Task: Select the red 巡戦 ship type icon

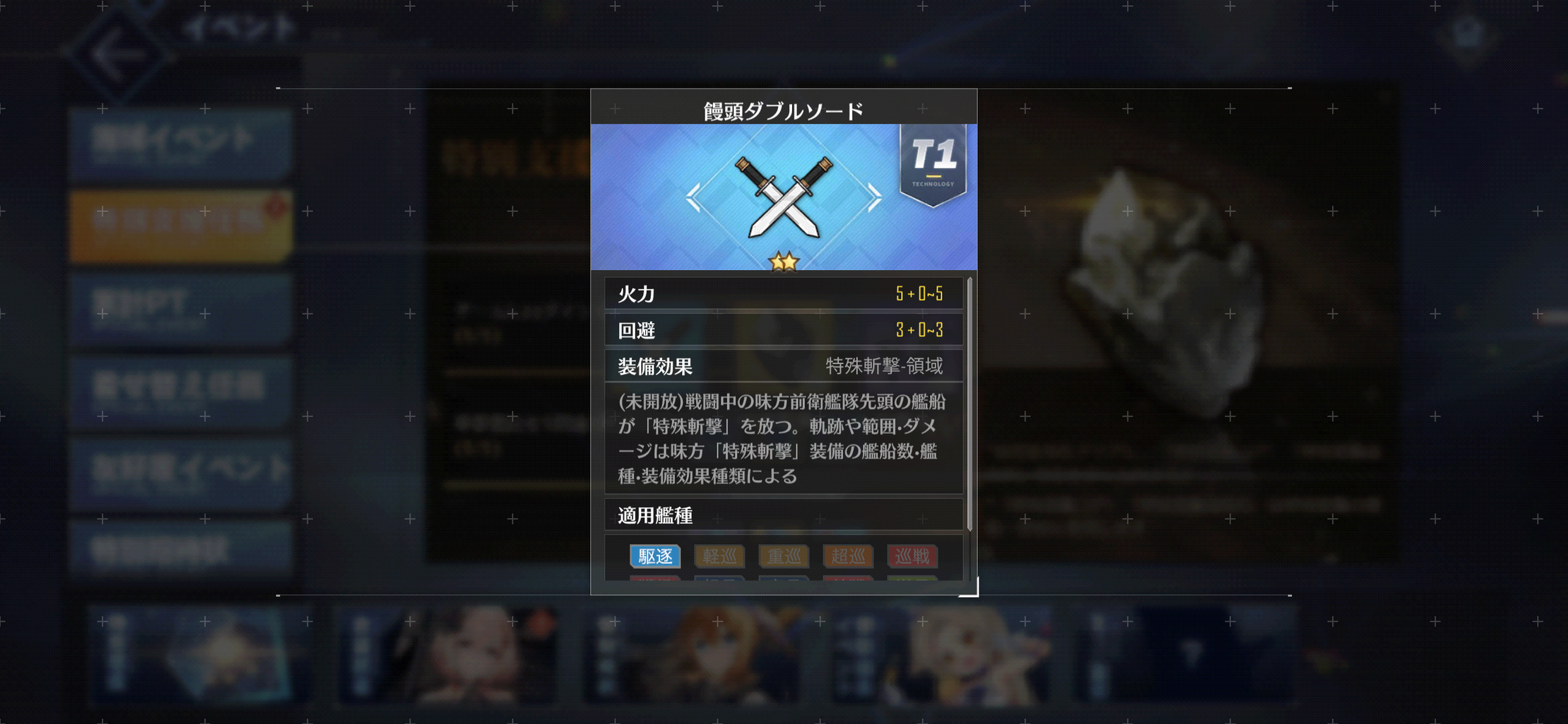Action: tap(912, 556)
